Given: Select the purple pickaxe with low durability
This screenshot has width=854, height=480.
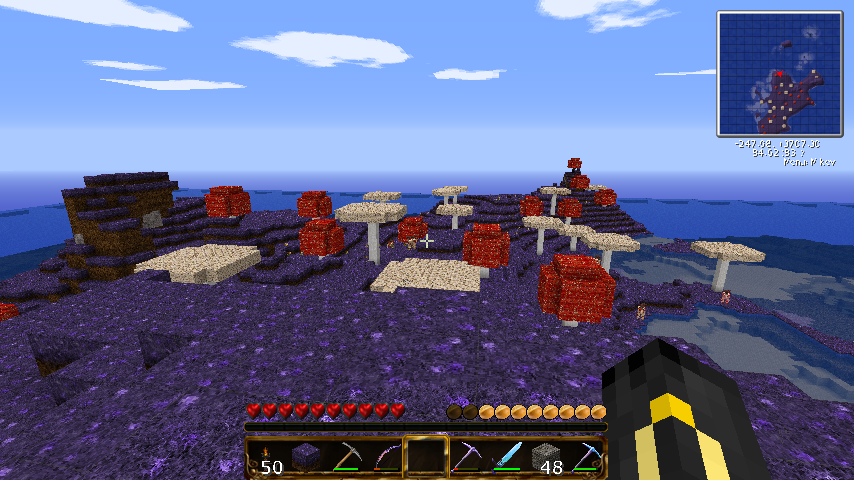Looking at the screenshot, I should (465, 458).
